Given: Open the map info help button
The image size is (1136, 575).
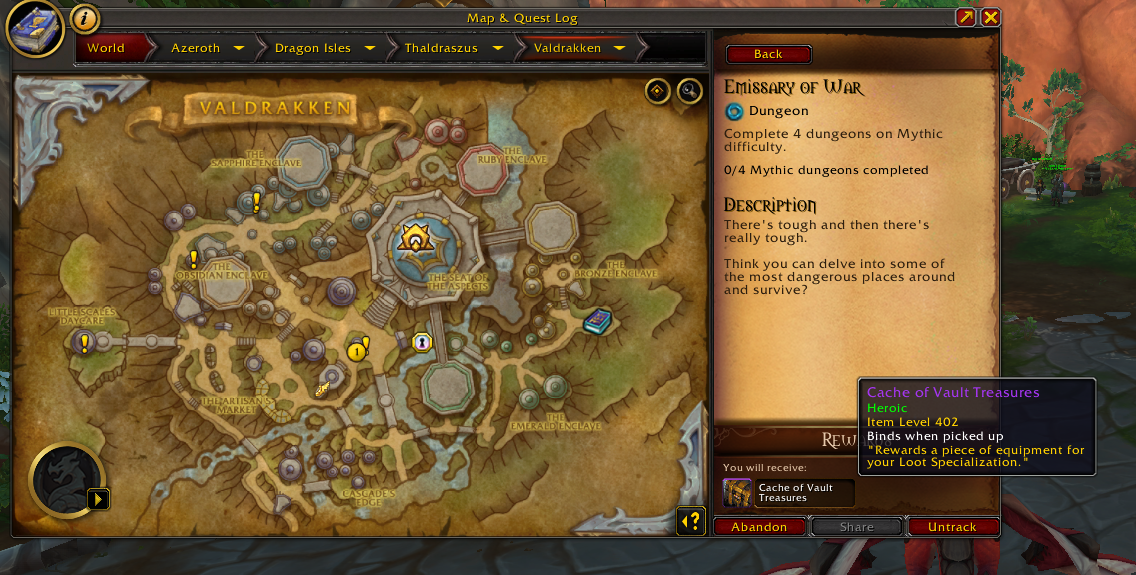Looking at the screenshot, I should (x=85, y=19).
